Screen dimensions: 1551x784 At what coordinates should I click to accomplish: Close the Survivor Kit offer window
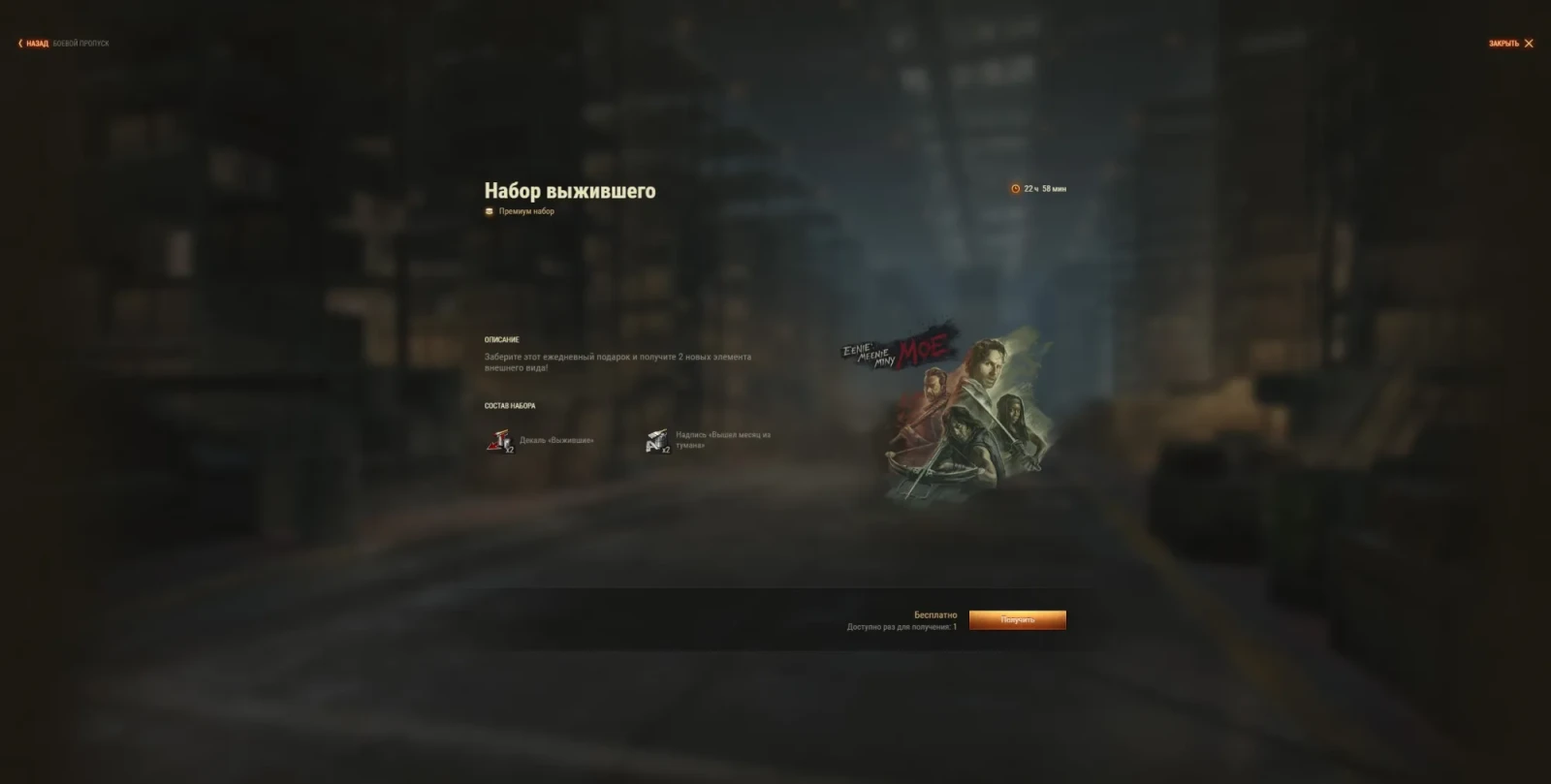pyautogui.click(x=1511, y=44)
